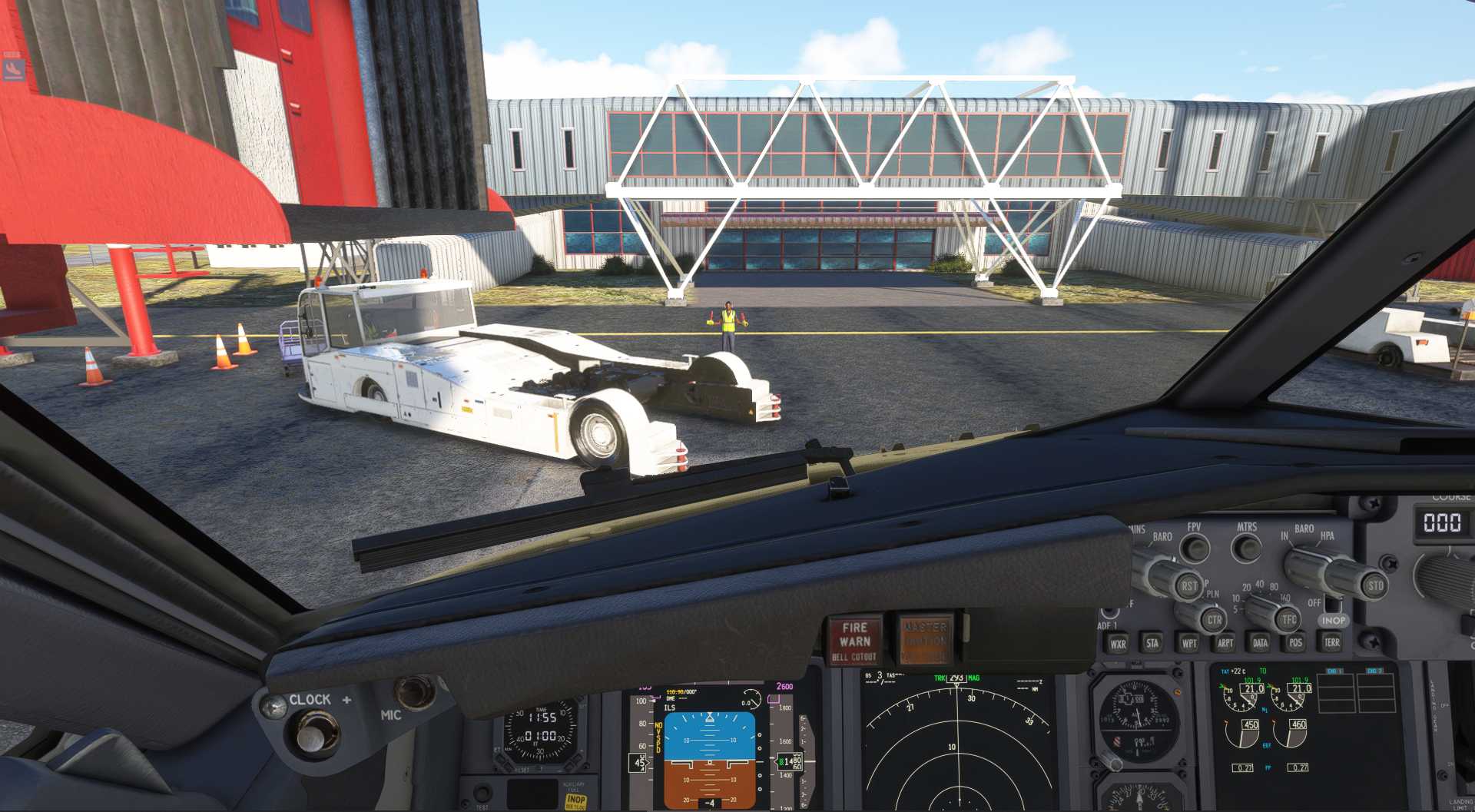The width and height of the screenshot is (1475, 812).
Task: Click the MIC push-to-talk button
Action: click(x=416, y=691)
